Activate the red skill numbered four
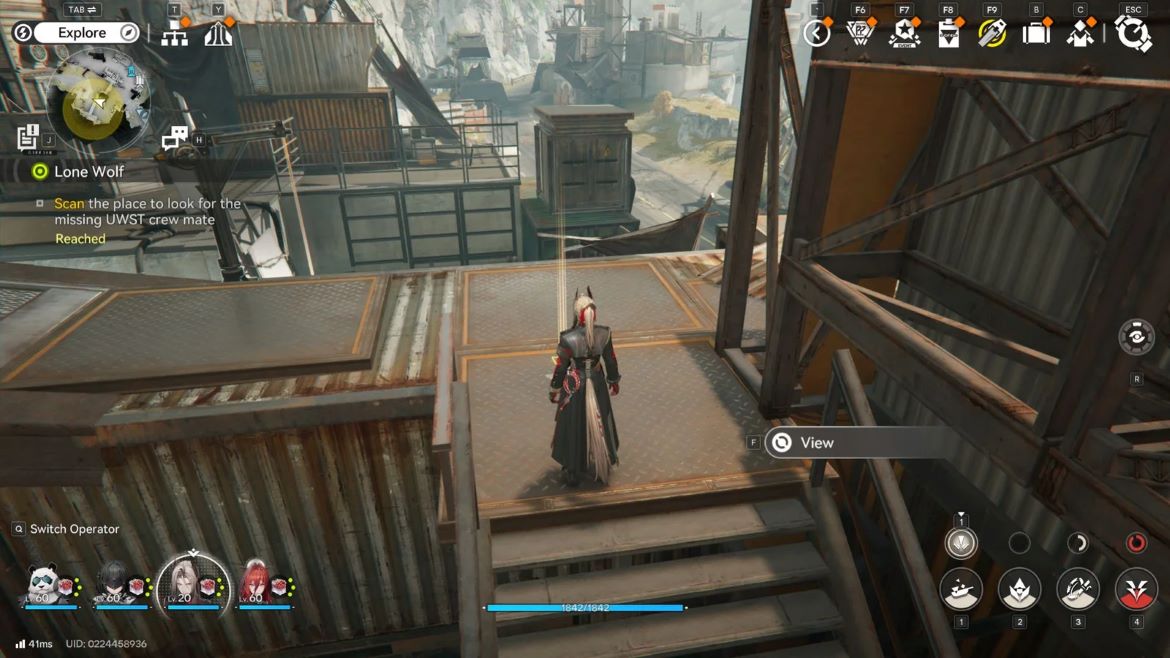 1136,590
